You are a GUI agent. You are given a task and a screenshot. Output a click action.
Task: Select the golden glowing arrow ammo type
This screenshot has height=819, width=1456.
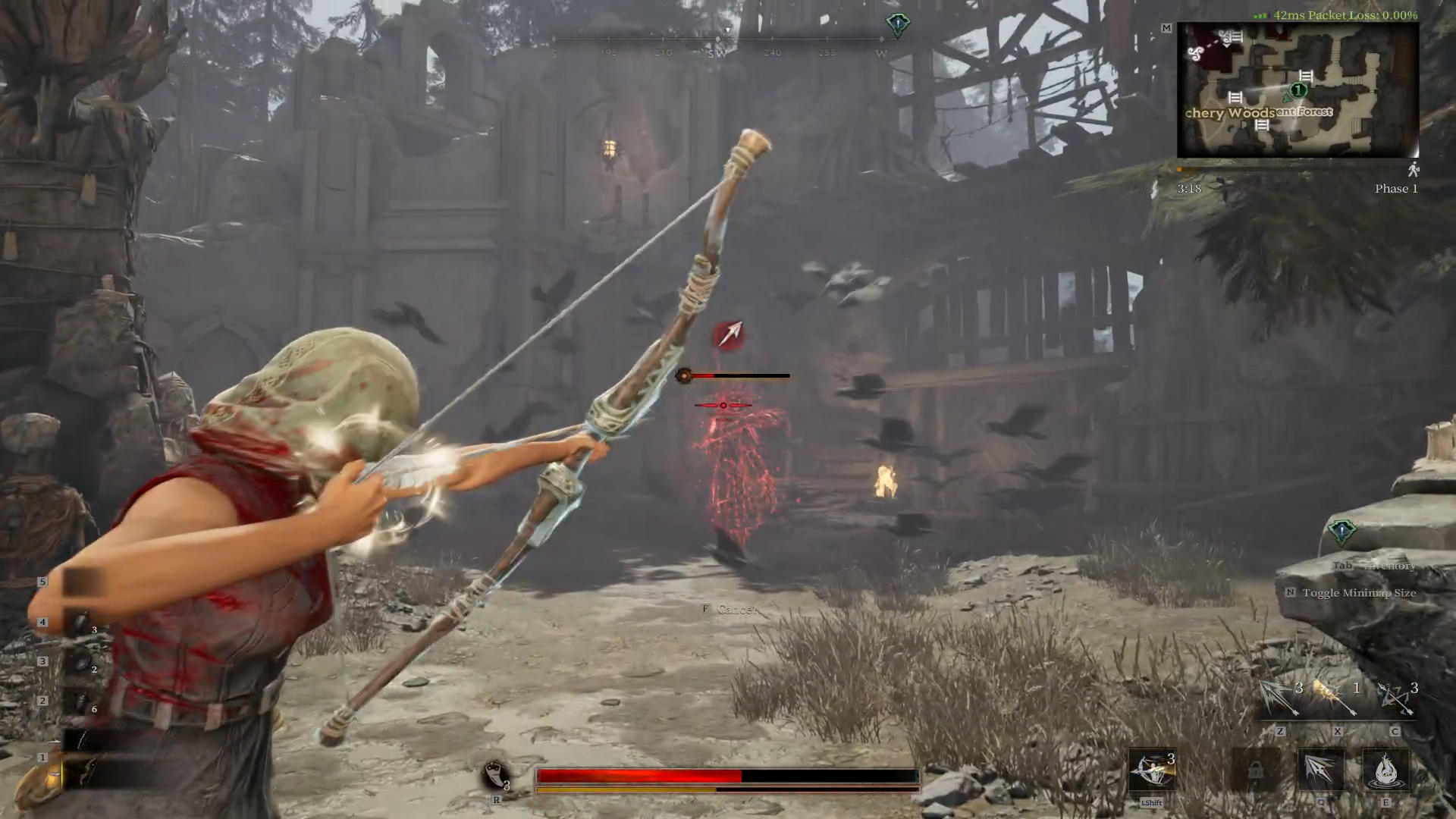click(1335, 697)
